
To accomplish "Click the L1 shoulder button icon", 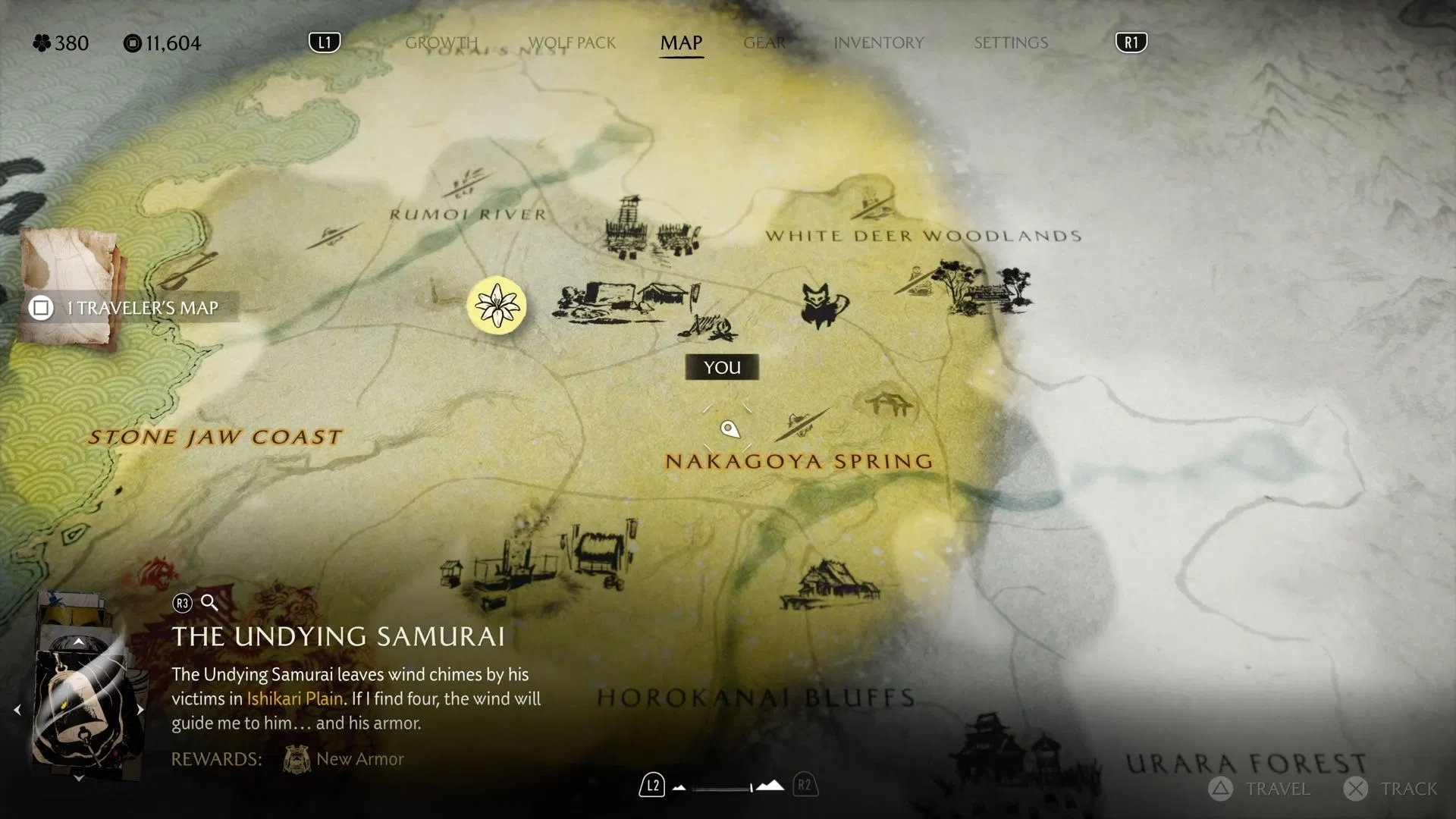I will pyautogui.click(x=325, y=42).
